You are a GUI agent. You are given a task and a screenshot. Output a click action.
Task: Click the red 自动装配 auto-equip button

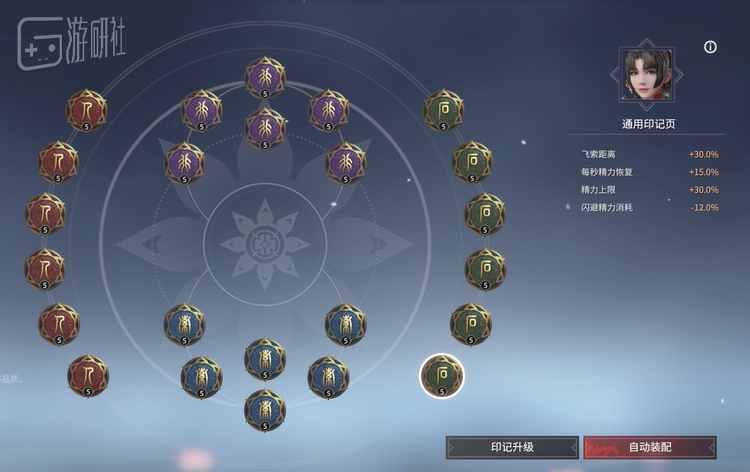tap(650, 446)
